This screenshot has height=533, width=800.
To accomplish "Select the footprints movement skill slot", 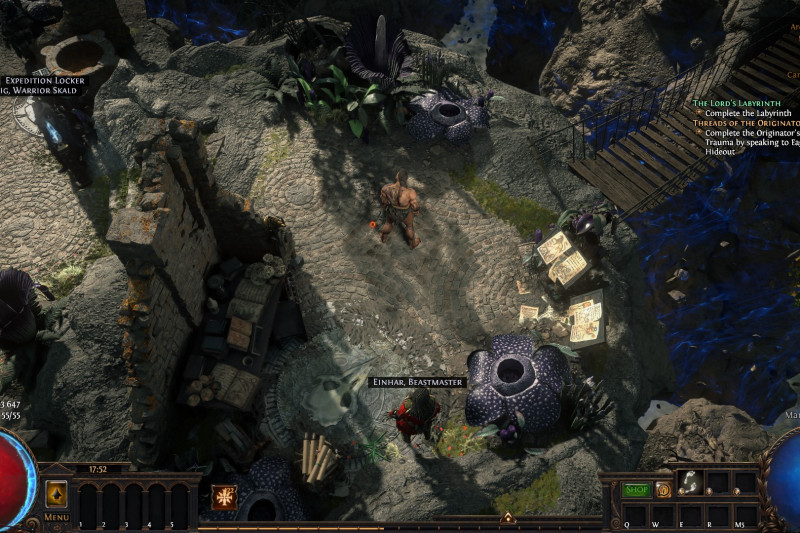I will tap(690, 484).
